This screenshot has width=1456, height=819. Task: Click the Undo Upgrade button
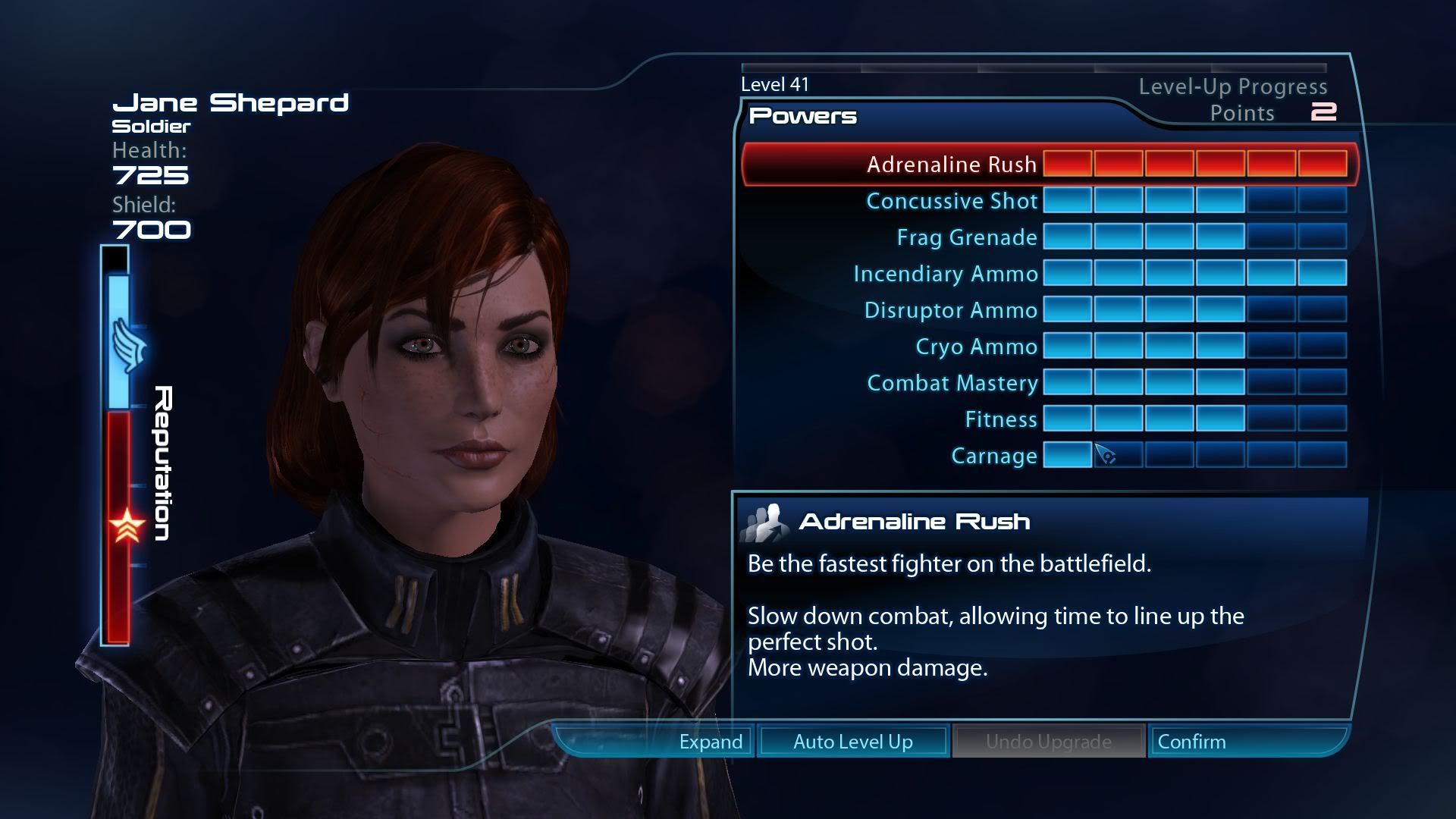coord(1049,742)
